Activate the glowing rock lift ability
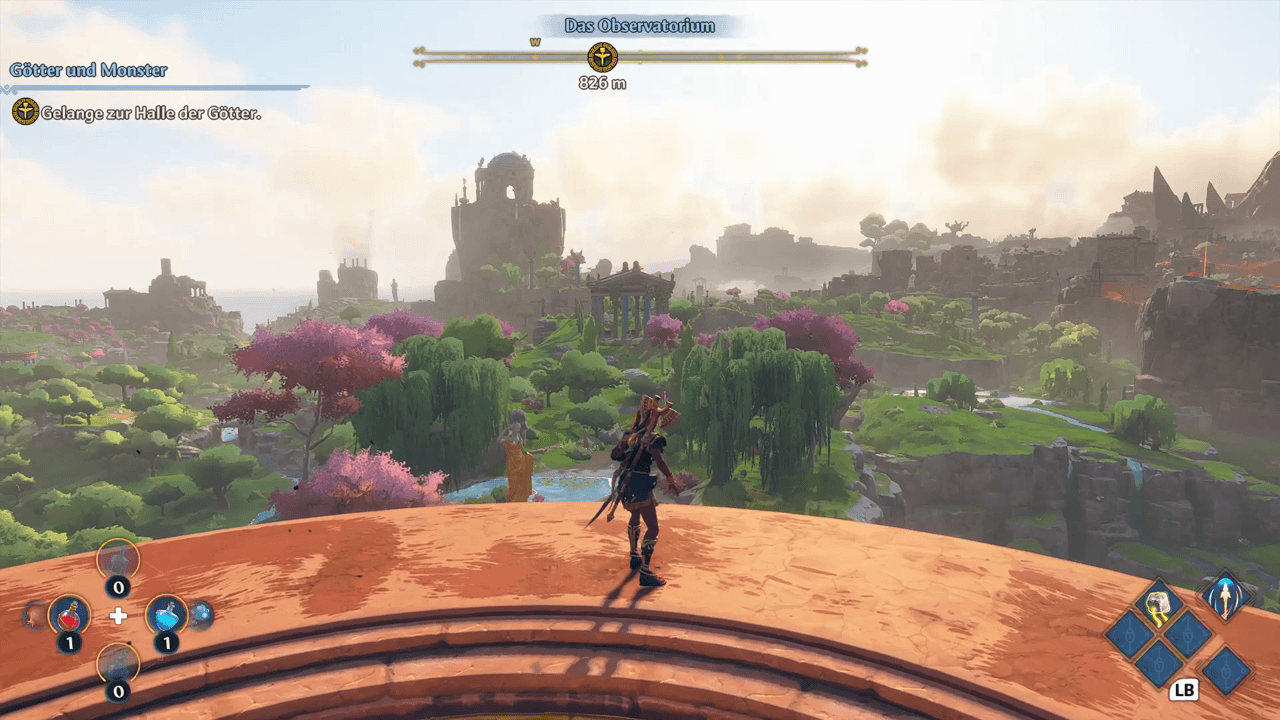1280x720 pixels. coord(1158,604)
